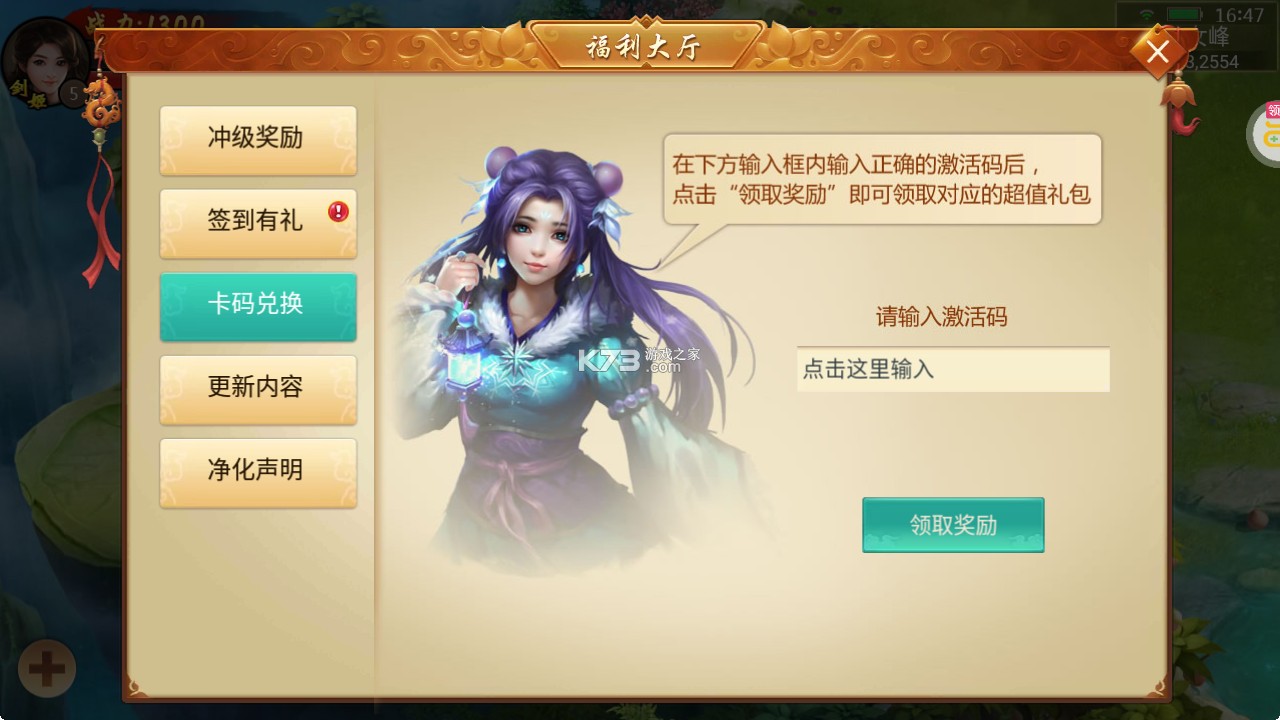The height and width of the screenshot is (720, 1280).
Task: View the 更新内容 section
Action: (258, 390)
